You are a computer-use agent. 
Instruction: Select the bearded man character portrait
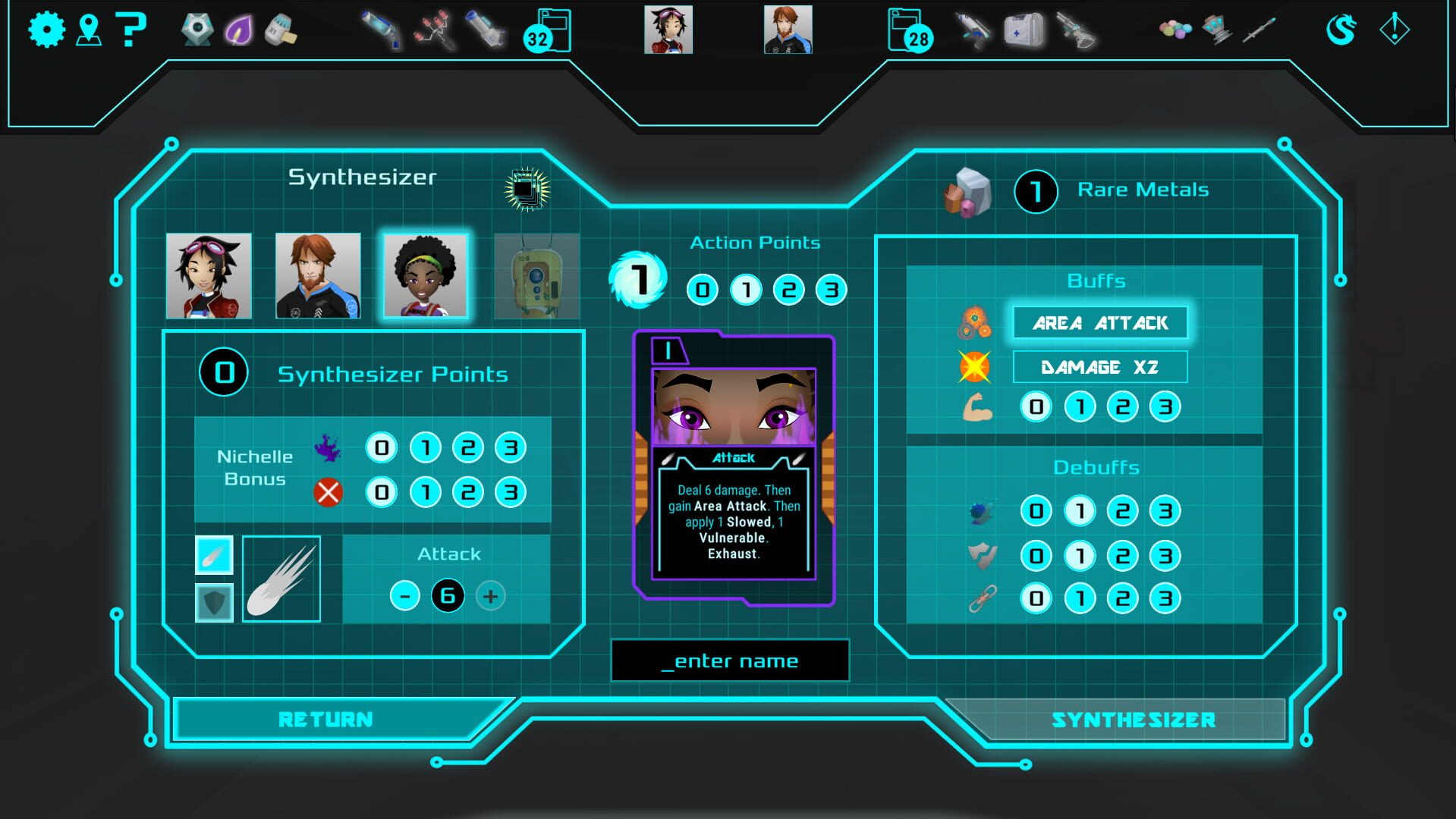click(x=318, y=276)
